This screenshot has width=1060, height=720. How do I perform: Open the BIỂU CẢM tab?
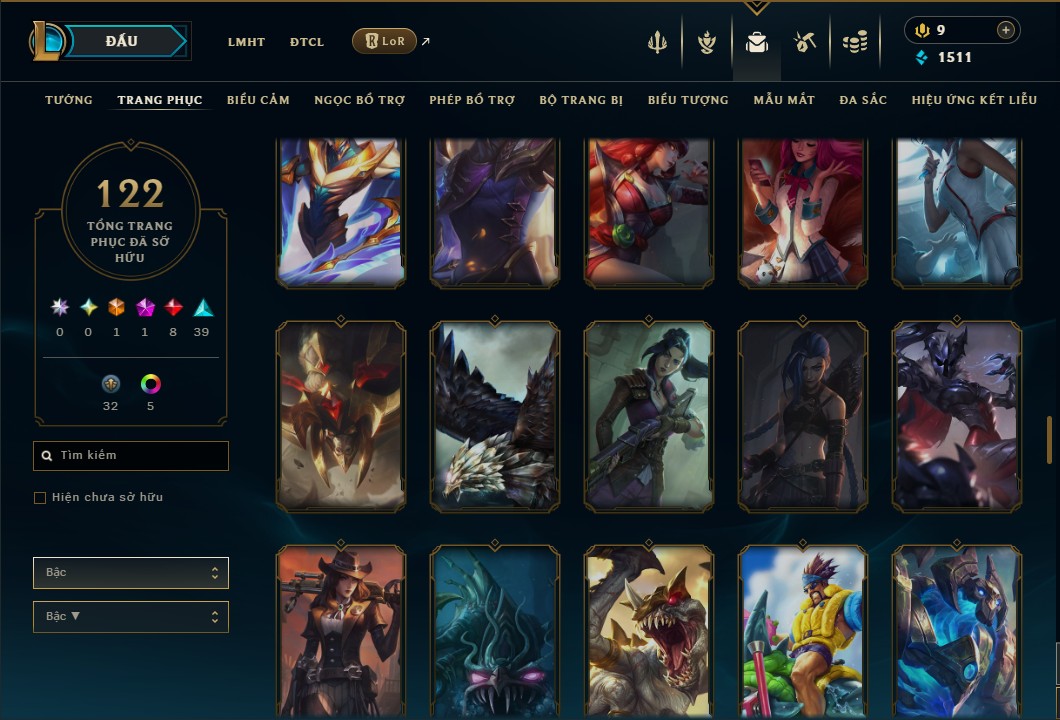(x=258, y=100)
